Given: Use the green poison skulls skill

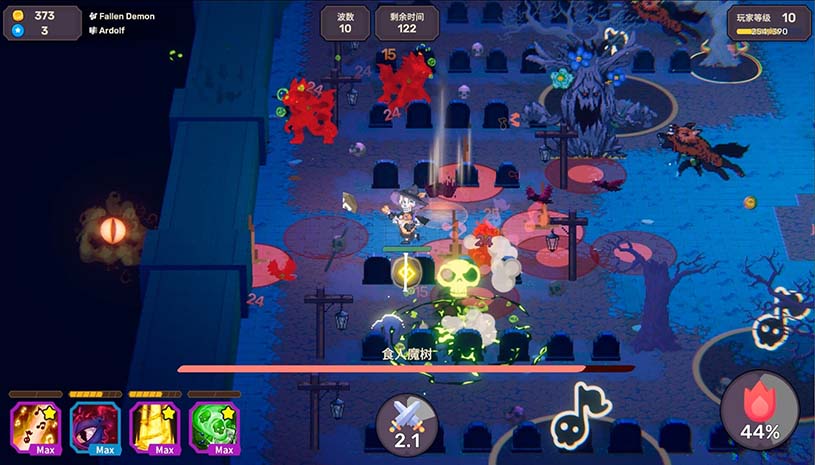Looking at the screenshot, I should pyautogui.click(x=213, y=427).
